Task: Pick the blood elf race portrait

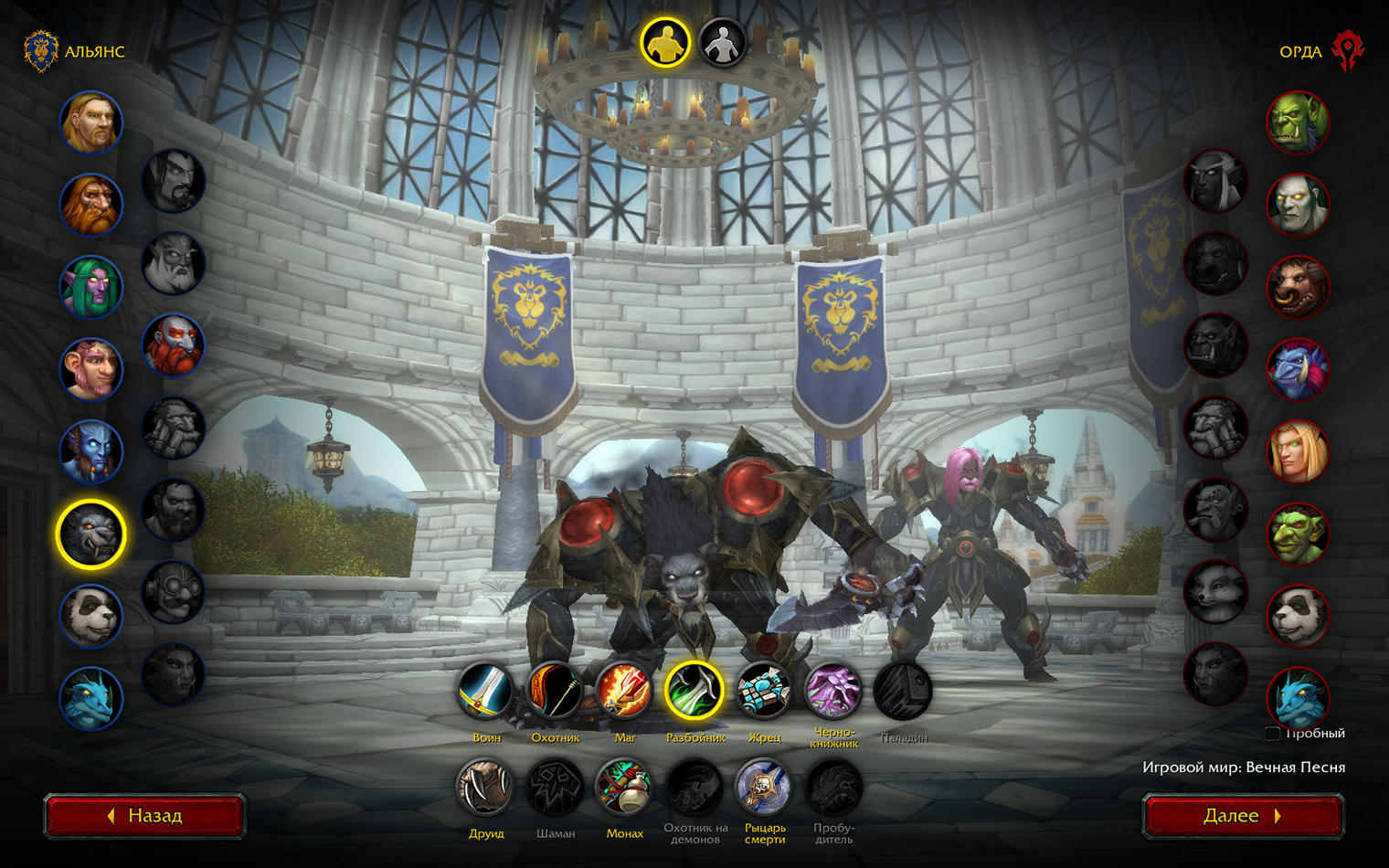Action: (1298, 451)
